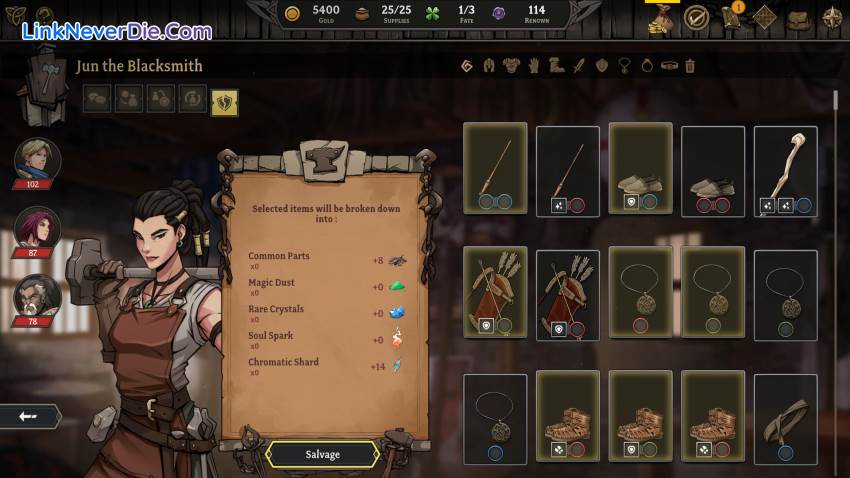
Task: Click the trash can filter icon
Action: pos(690,66)
